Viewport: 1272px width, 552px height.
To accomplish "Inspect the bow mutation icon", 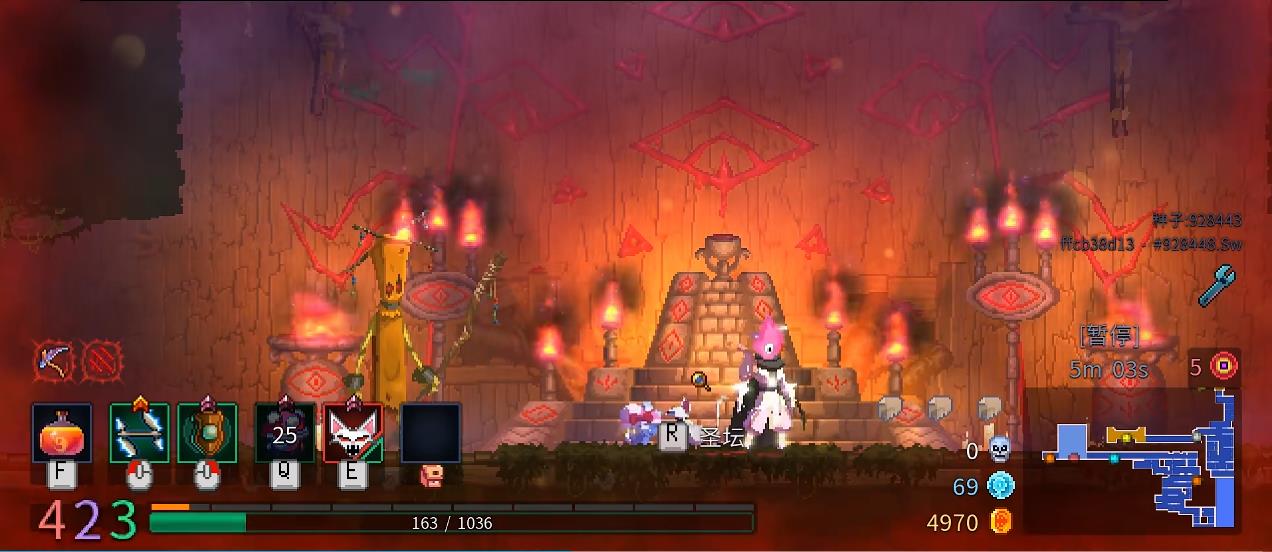I will pyautogui.click(x=52, y=360).
